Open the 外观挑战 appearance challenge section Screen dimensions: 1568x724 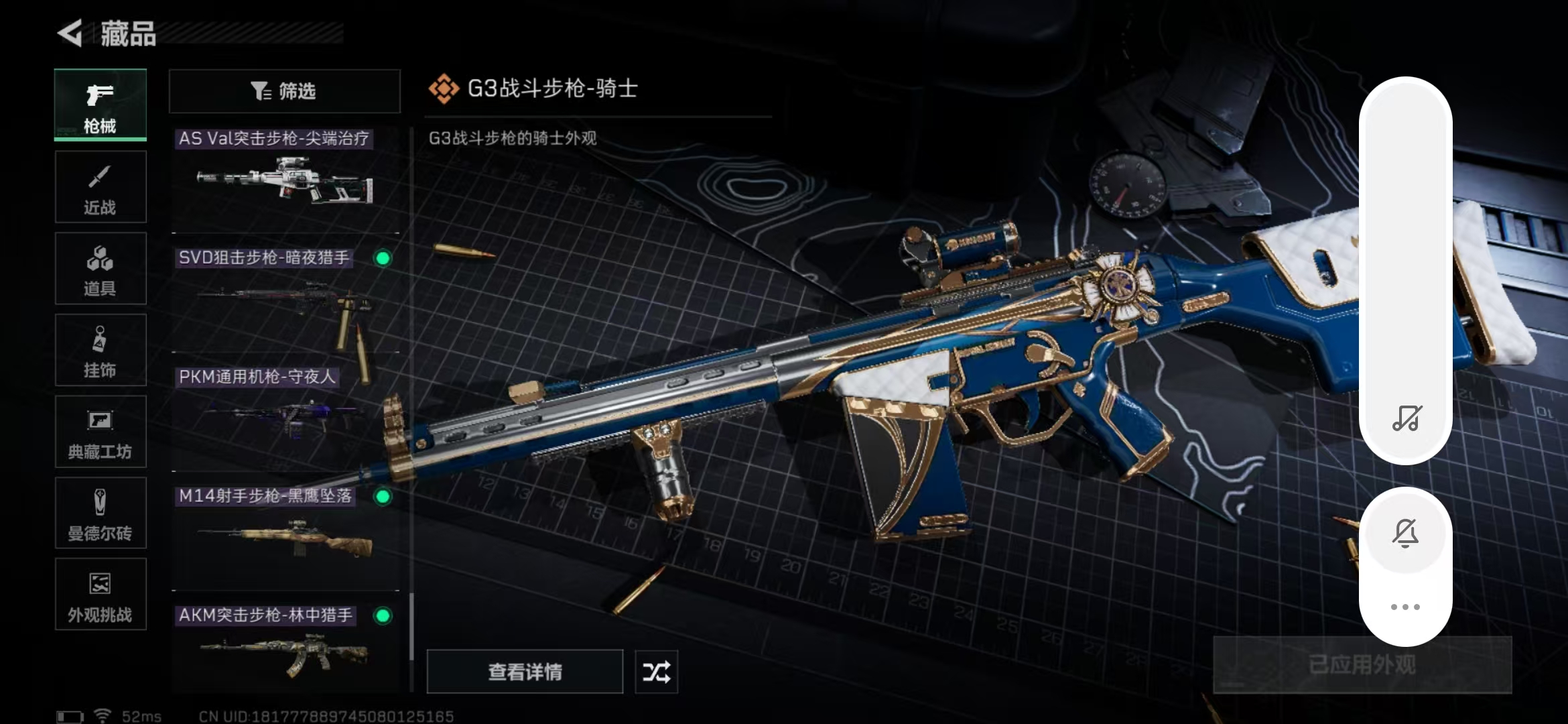coord(101,595)
